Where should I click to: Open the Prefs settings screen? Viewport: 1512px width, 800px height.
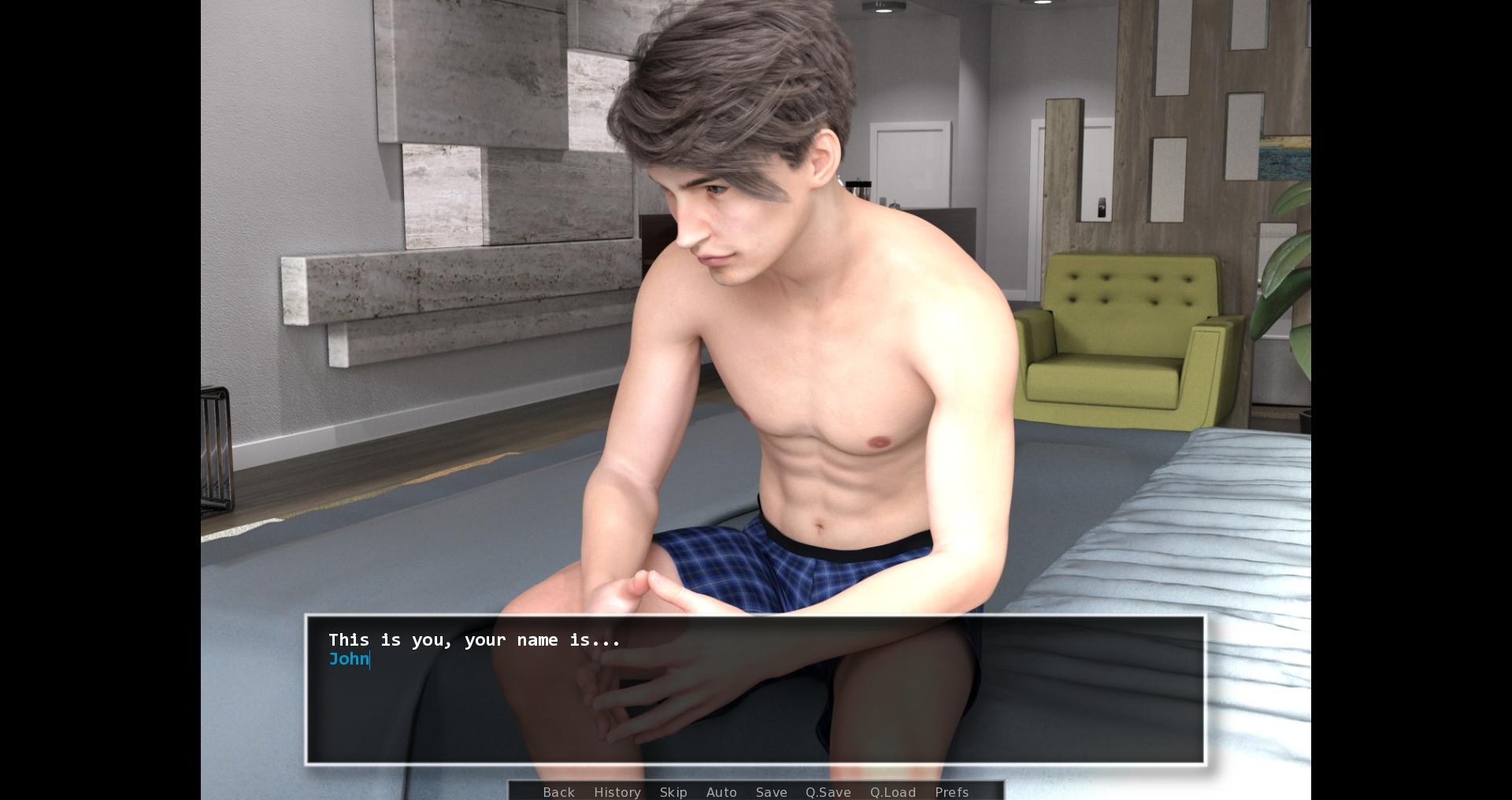pos(952,792)
